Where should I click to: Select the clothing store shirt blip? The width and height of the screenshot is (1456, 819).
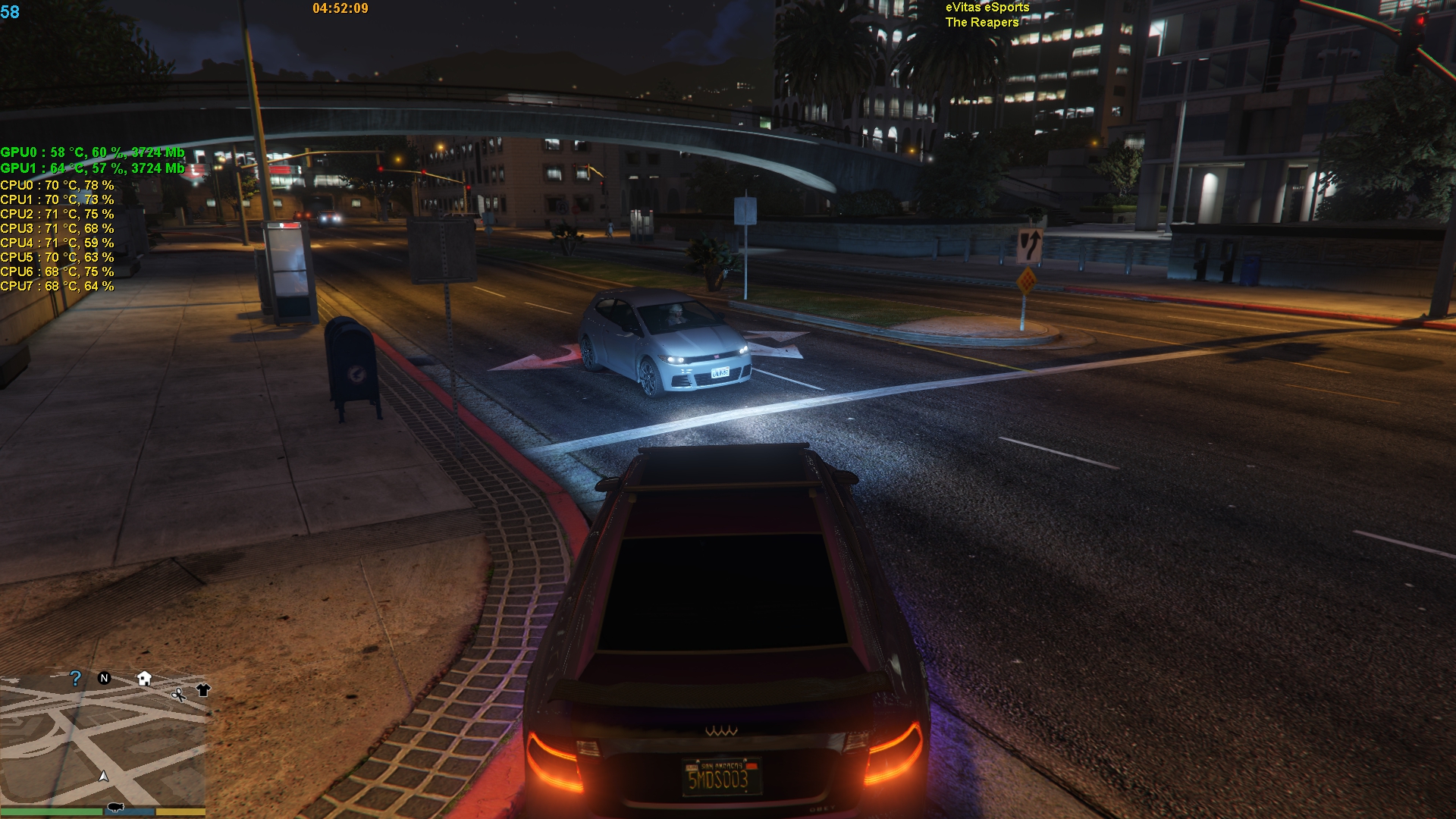coord(202,689)
